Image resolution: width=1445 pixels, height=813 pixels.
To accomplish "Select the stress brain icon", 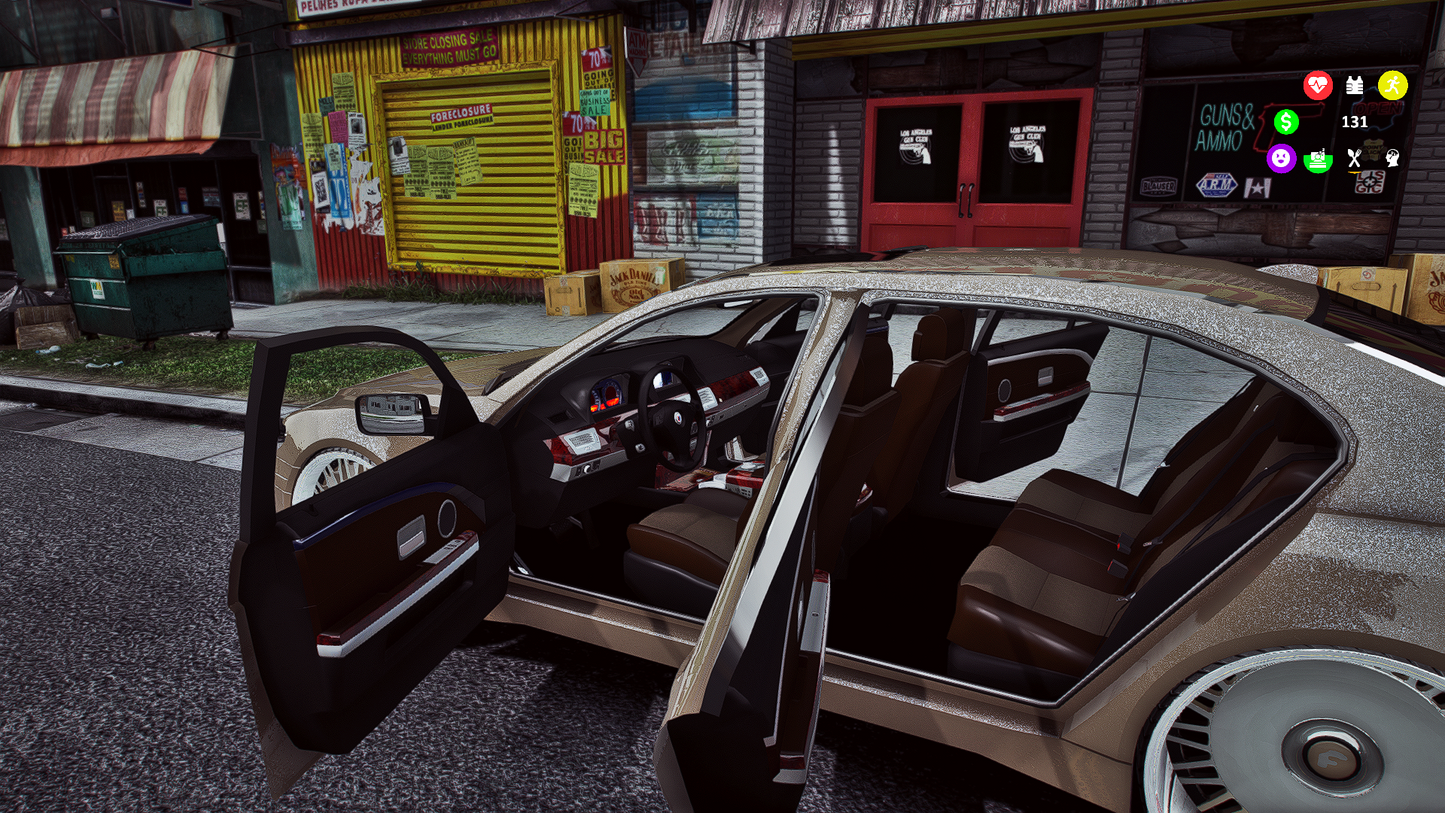I will [x=1393, y=158].
